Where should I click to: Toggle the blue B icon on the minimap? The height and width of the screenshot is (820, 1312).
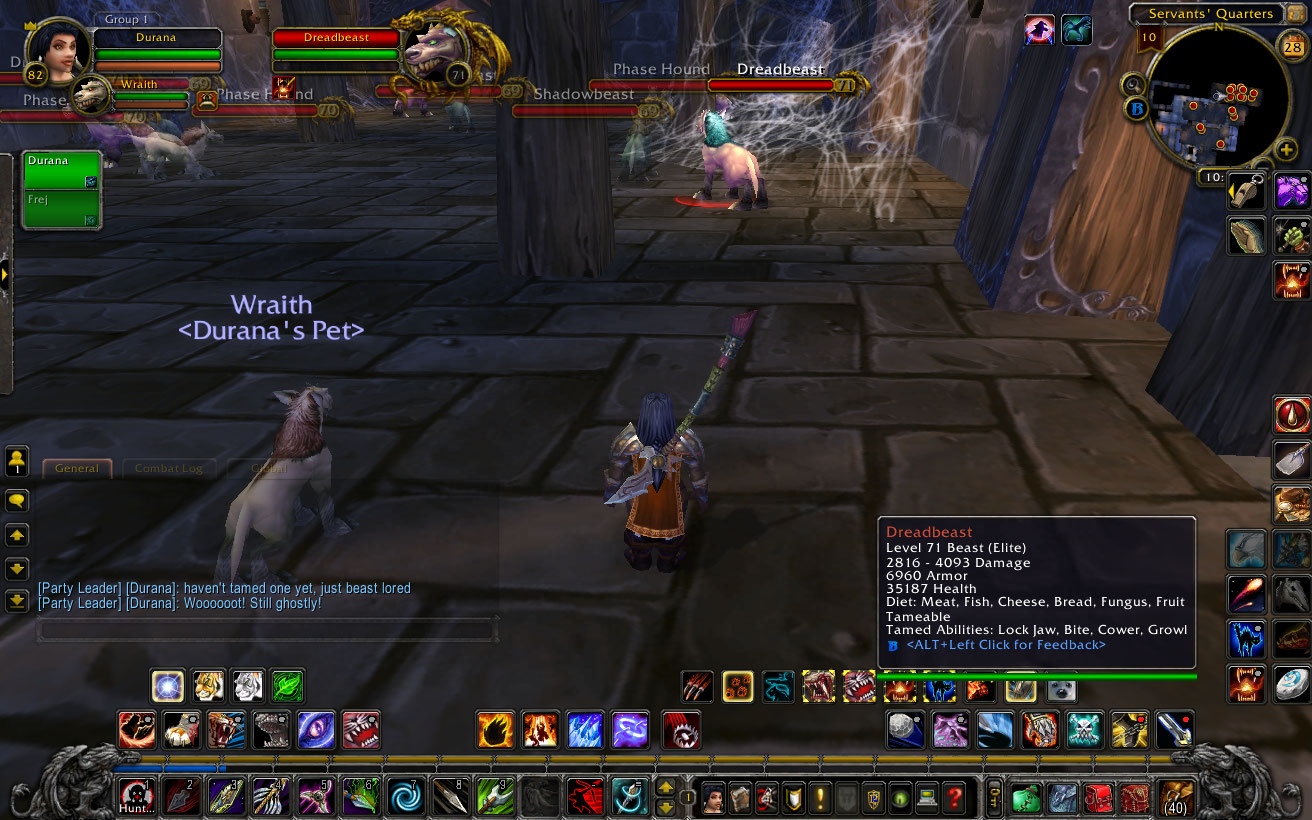point(1137,109)
